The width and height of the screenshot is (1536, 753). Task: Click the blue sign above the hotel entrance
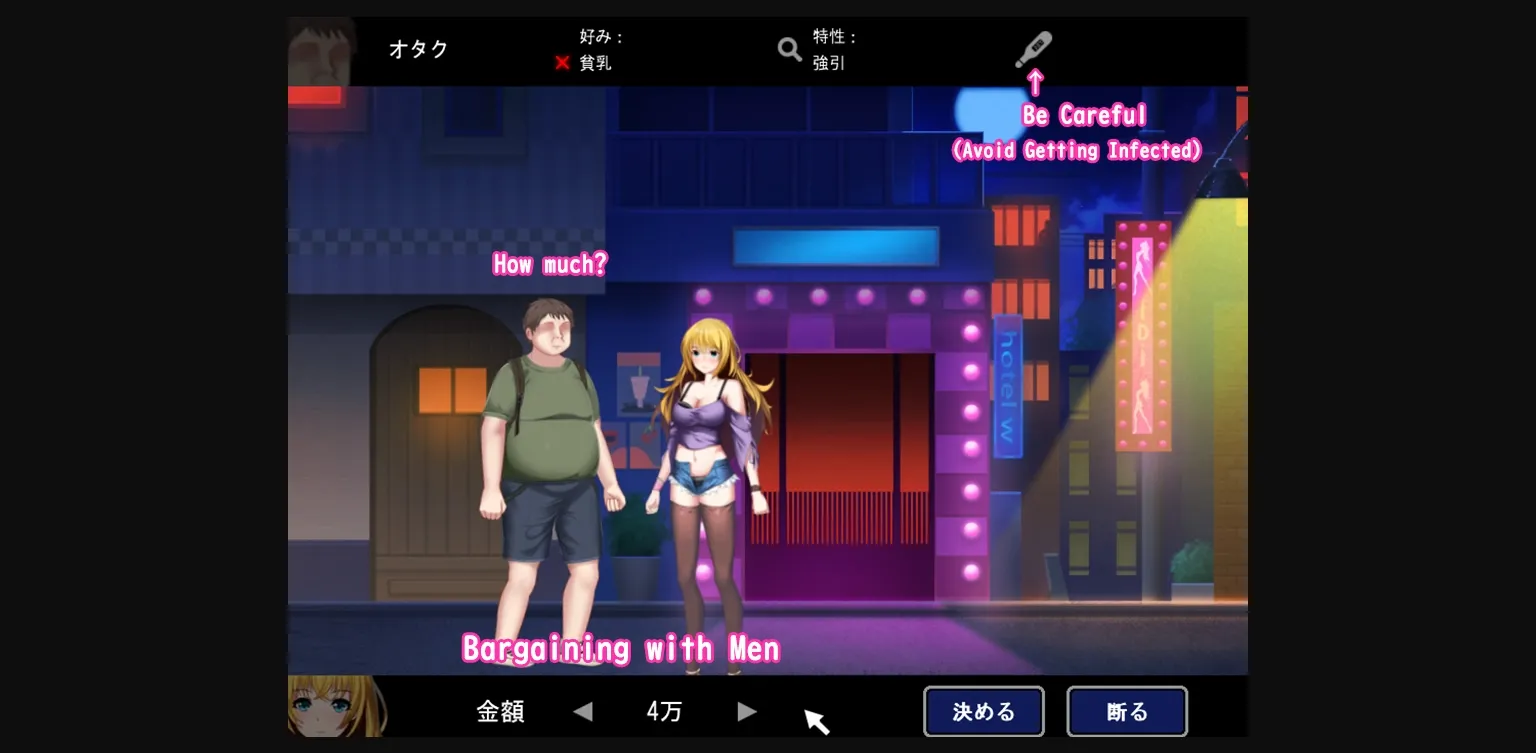pyautogui.click(x=836, y=245)
